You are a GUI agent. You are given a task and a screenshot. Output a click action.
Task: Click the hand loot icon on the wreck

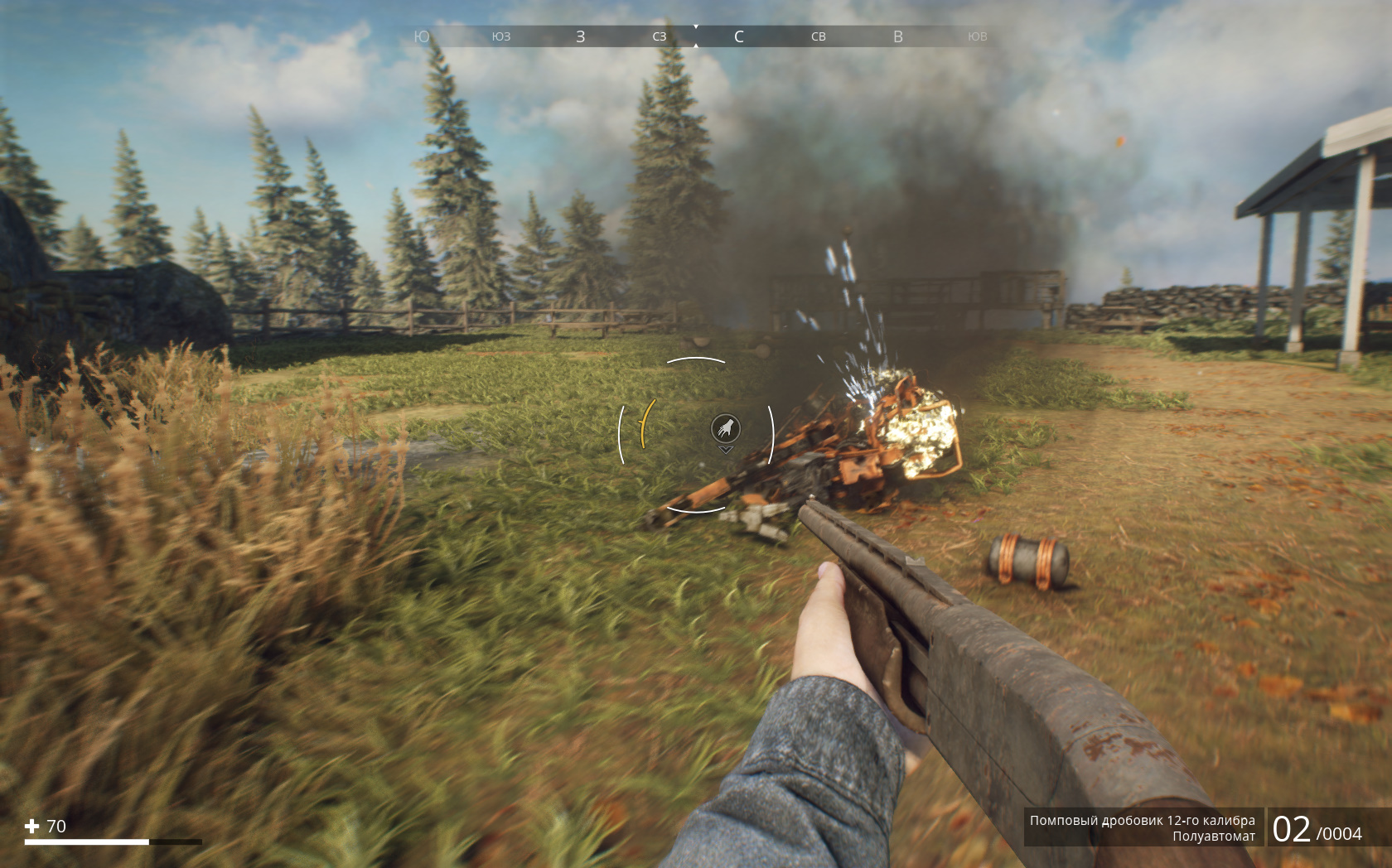(x=726, y=429)
